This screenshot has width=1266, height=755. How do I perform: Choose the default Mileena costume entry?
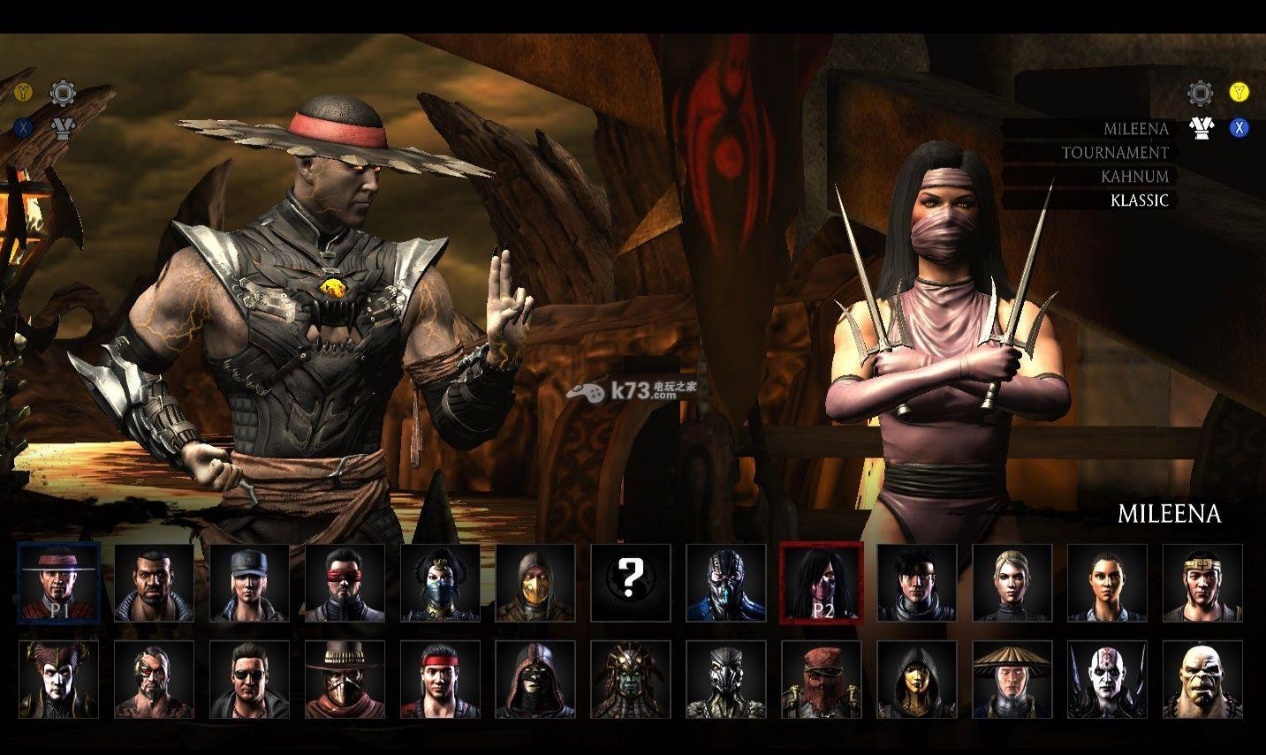(1136, 129)
